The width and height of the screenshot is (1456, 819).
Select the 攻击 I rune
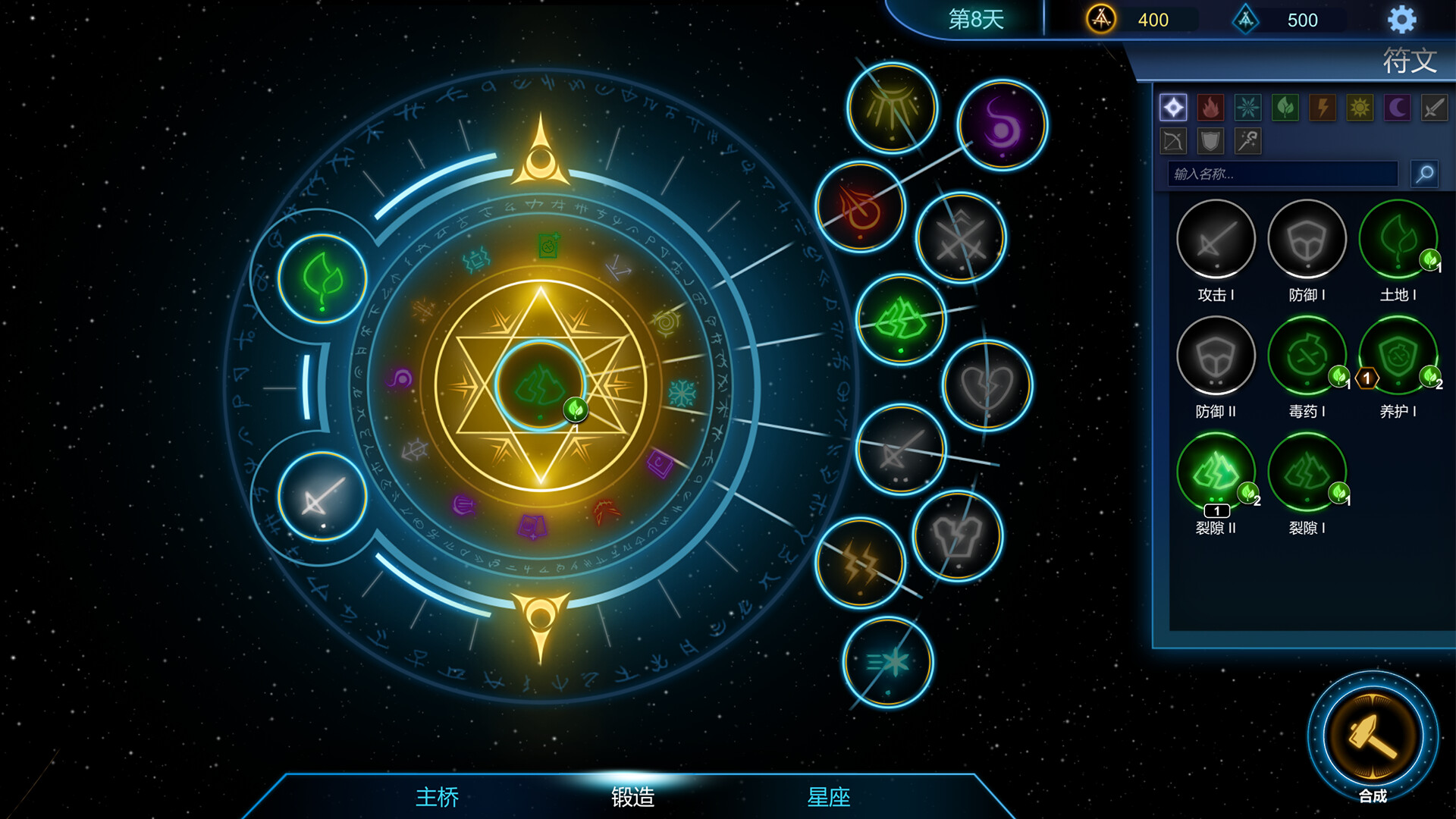[x=1216, y=240]
